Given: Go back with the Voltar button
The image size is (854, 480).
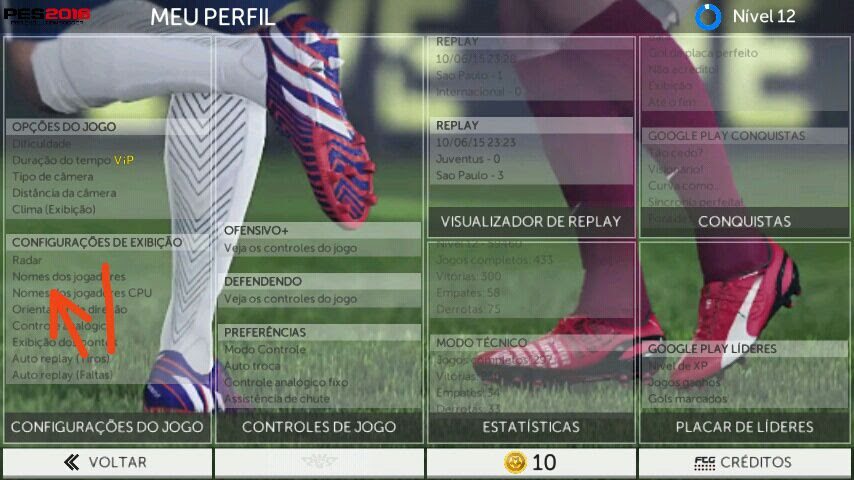Looking at the screenshot, I should [x=106, y=462].
